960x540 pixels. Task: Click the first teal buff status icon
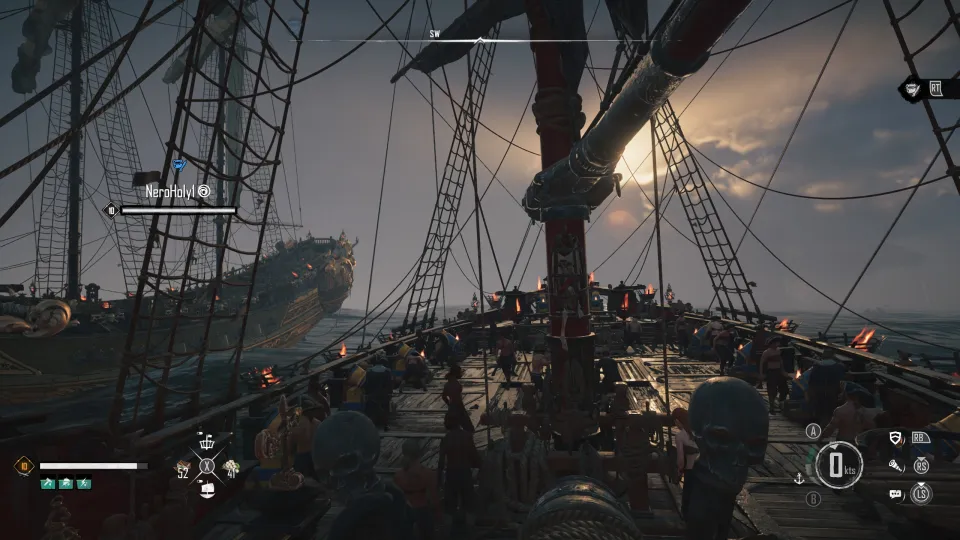point(46,484)
